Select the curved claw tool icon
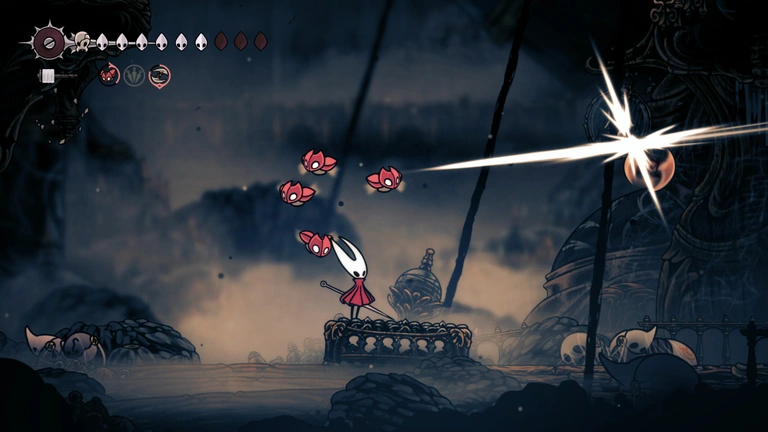This screenshot has height=432, width=768. pos(159,74)
